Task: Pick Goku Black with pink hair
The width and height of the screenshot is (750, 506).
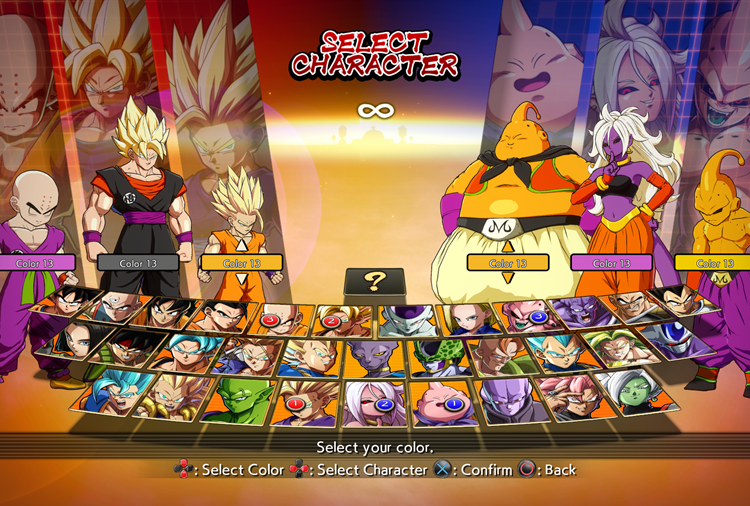Action: 566,395
